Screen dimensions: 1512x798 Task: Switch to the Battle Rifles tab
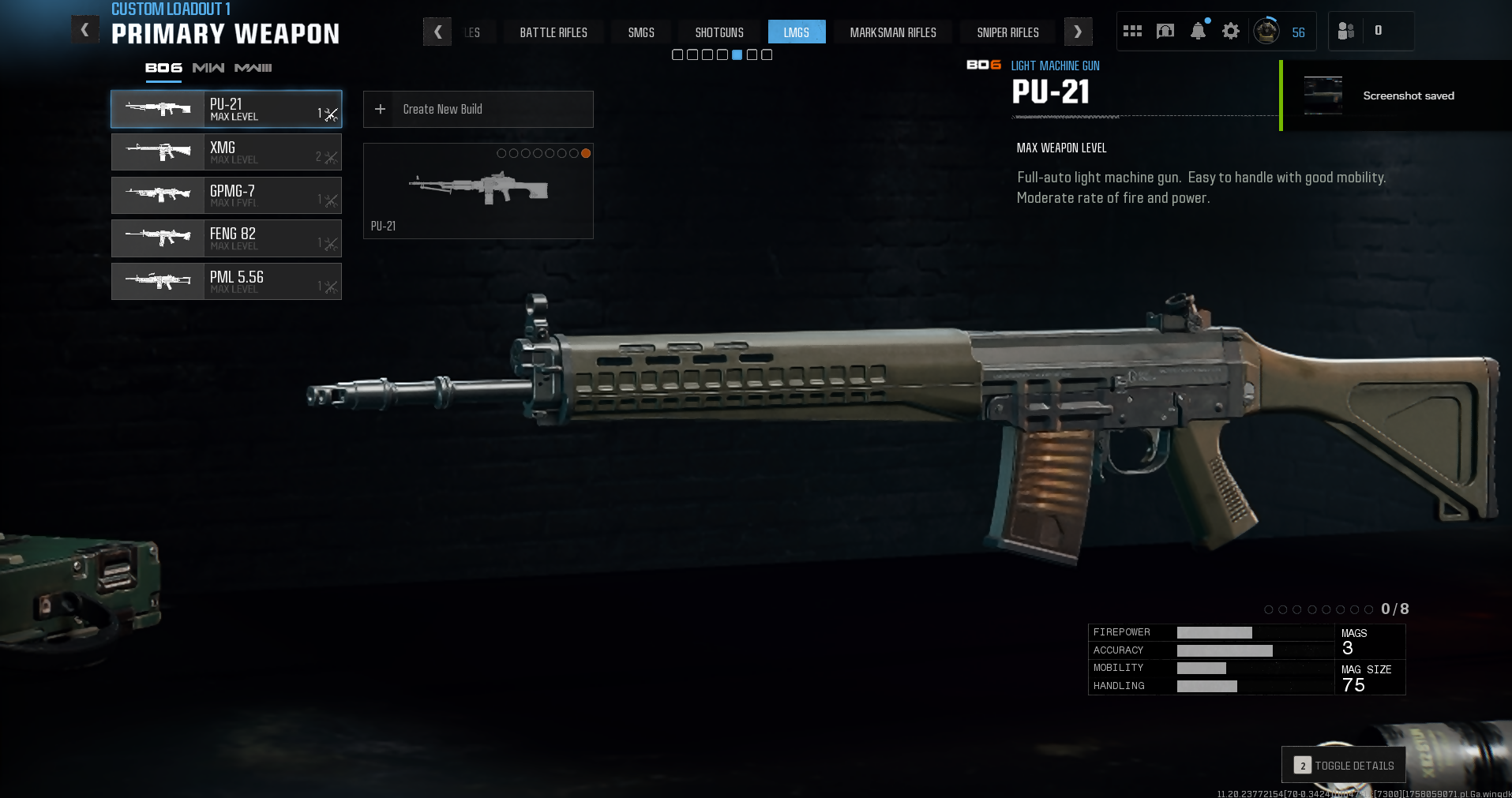click(x=553, y=32)
